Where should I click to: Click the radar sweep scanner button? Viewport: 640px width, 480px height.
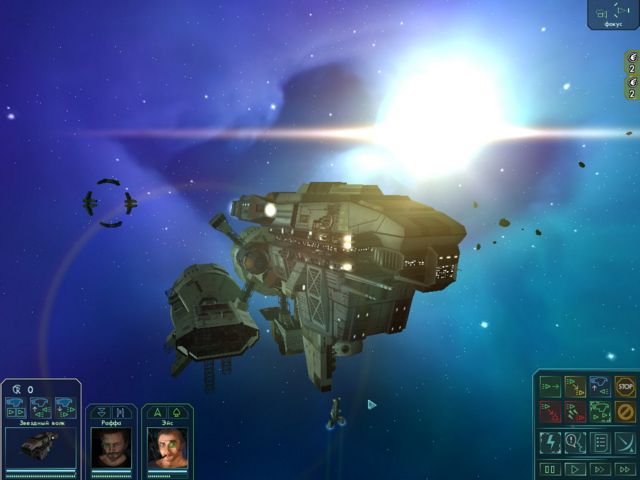625,441
